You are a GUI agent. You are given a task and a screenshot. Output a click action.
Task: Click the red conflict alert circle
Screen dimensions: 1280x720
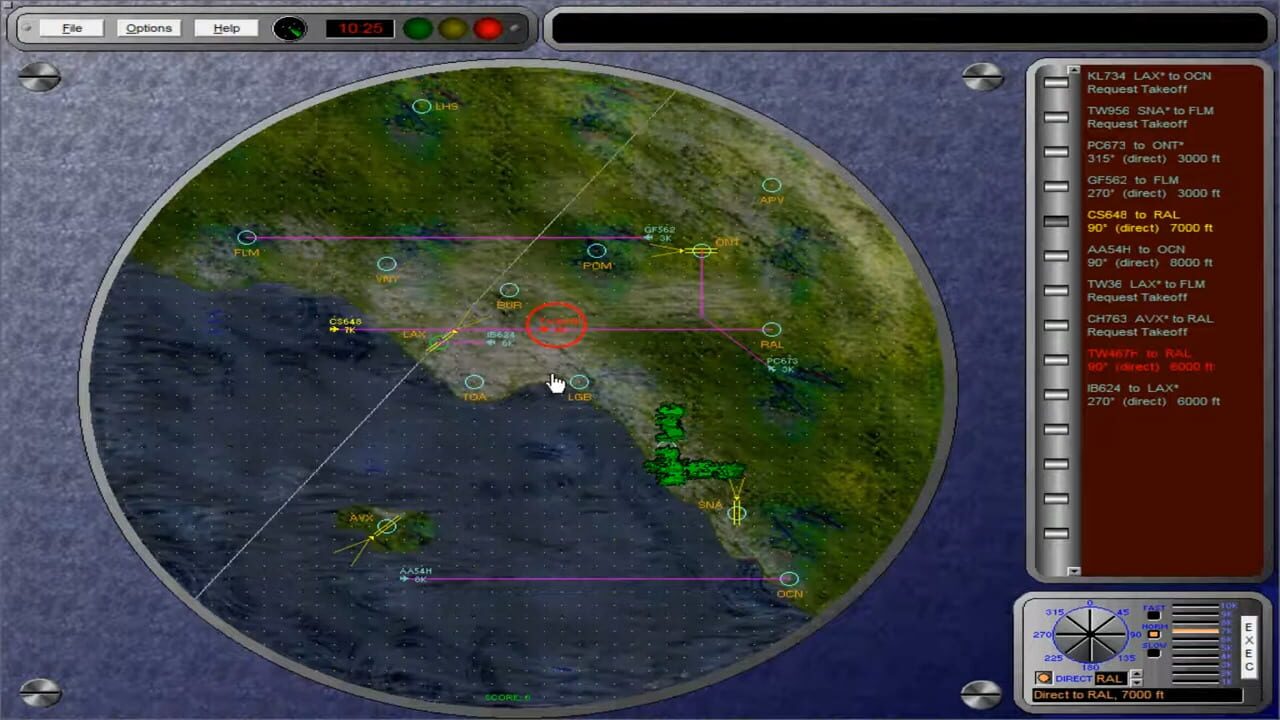[x=556, y=325]
